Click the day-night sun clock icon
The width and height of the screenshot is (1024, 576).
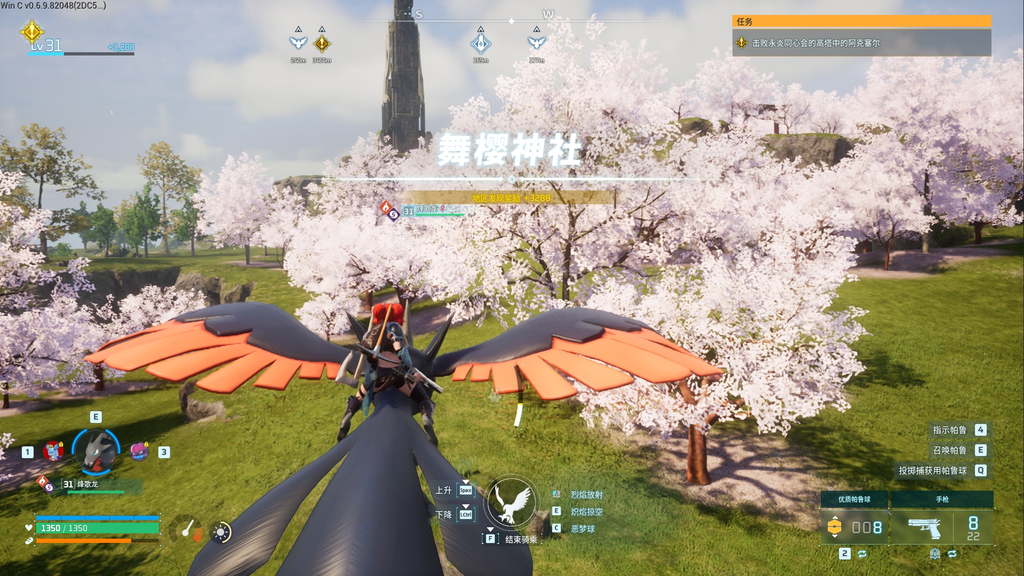(x=221, y=532)
